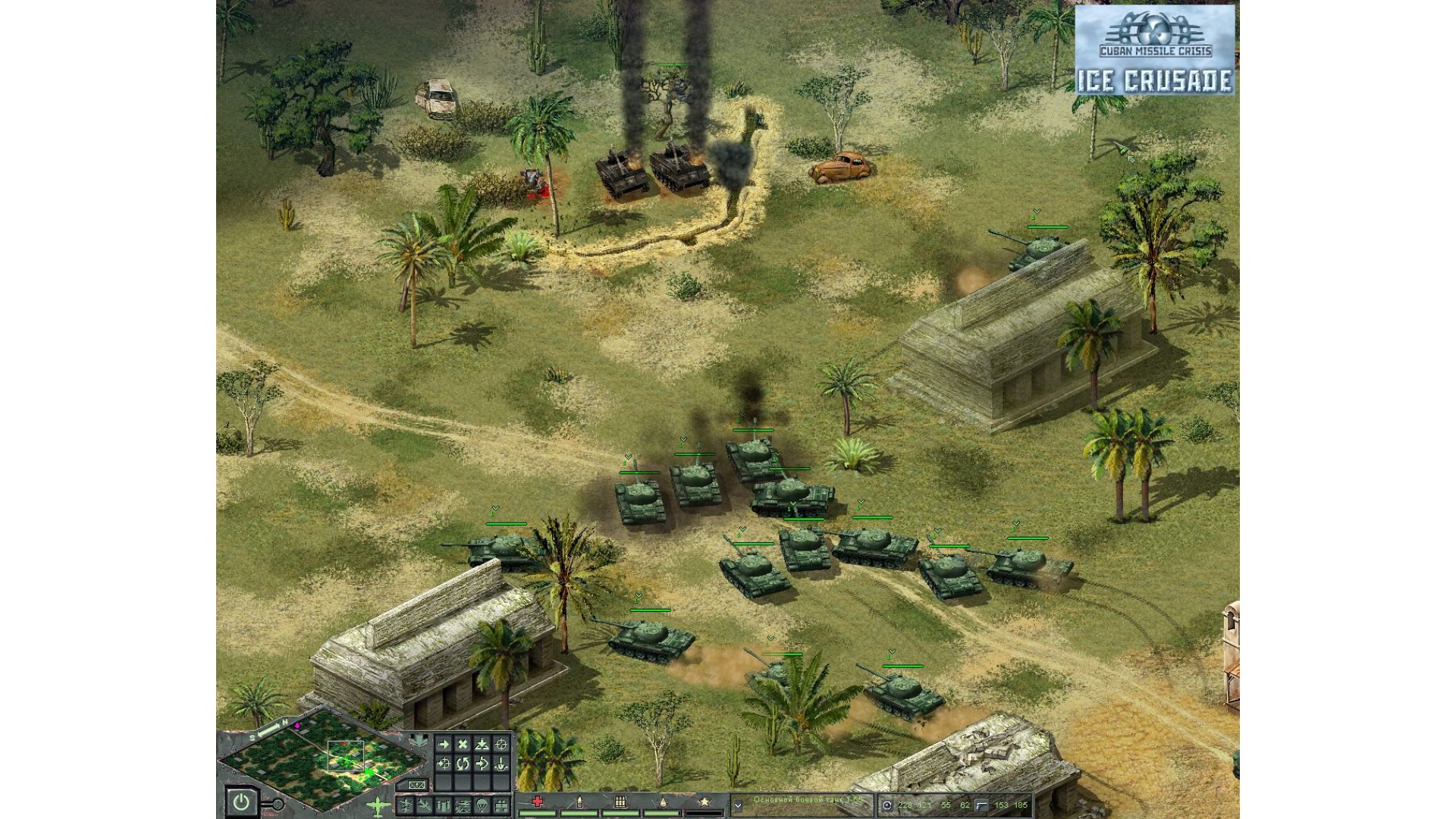Select the stop command X icon
This screenshot has height=819, width=1456.
pyautogui.click(x=463, y=745)
